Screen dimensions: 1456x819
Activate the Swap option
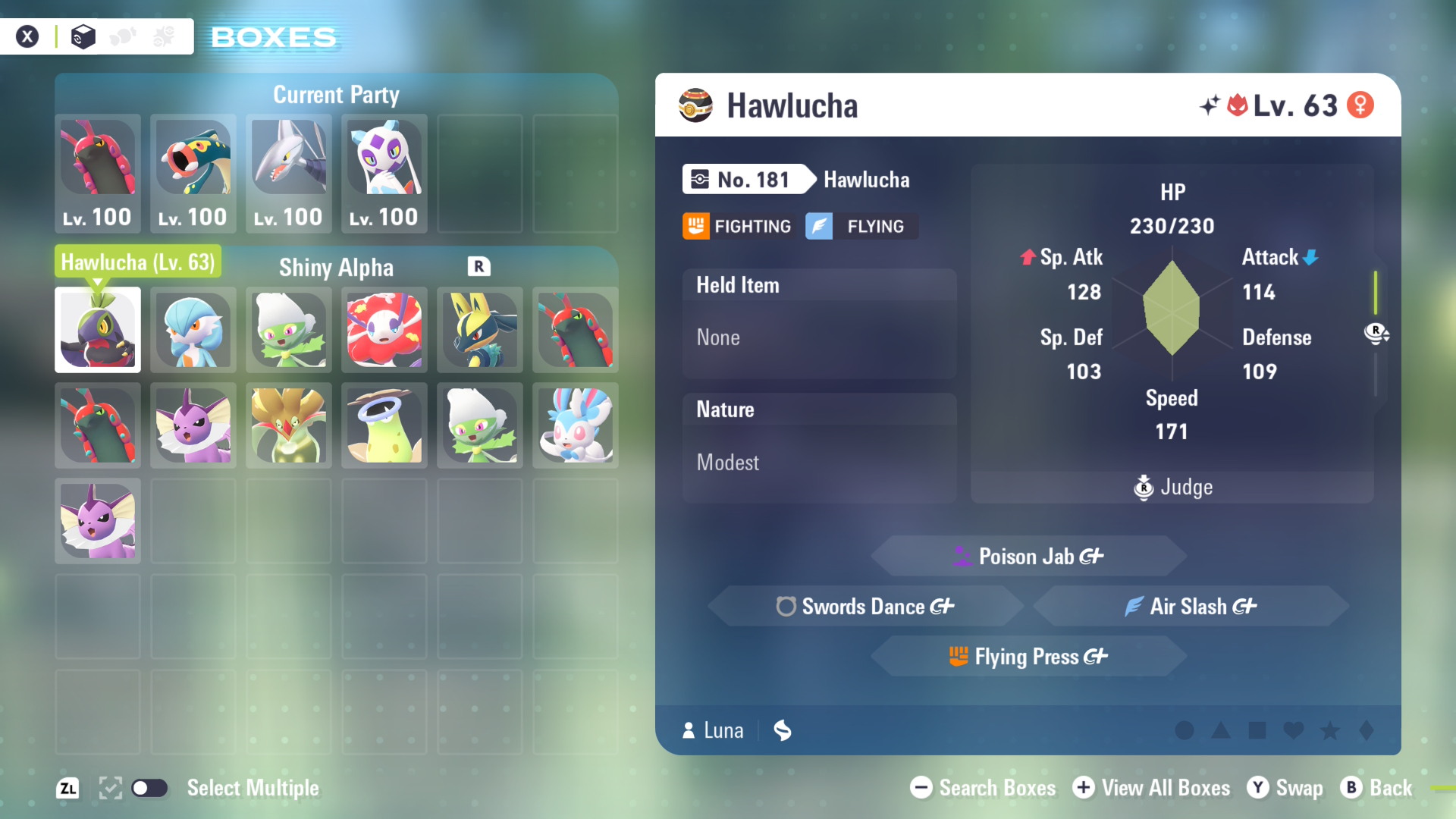[1285, 789]
